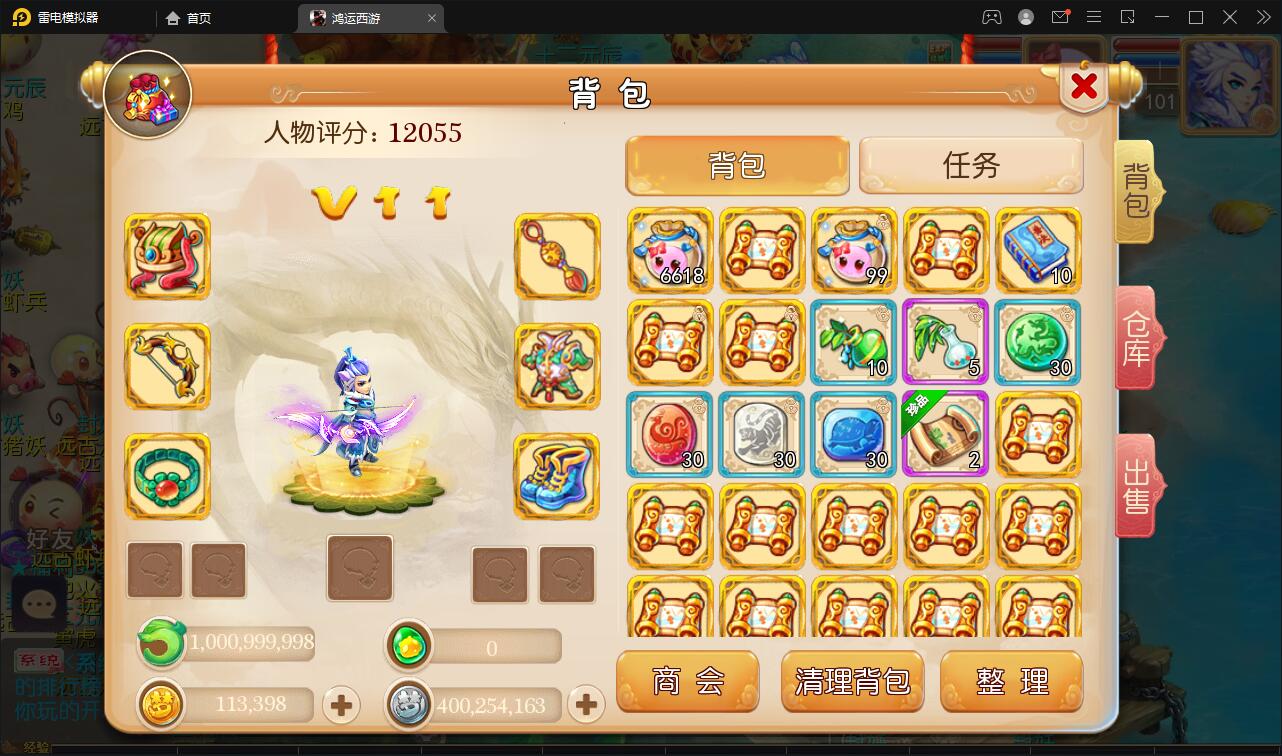
Task: Select the green potion bottle item
Action: [x=853, y=342]
